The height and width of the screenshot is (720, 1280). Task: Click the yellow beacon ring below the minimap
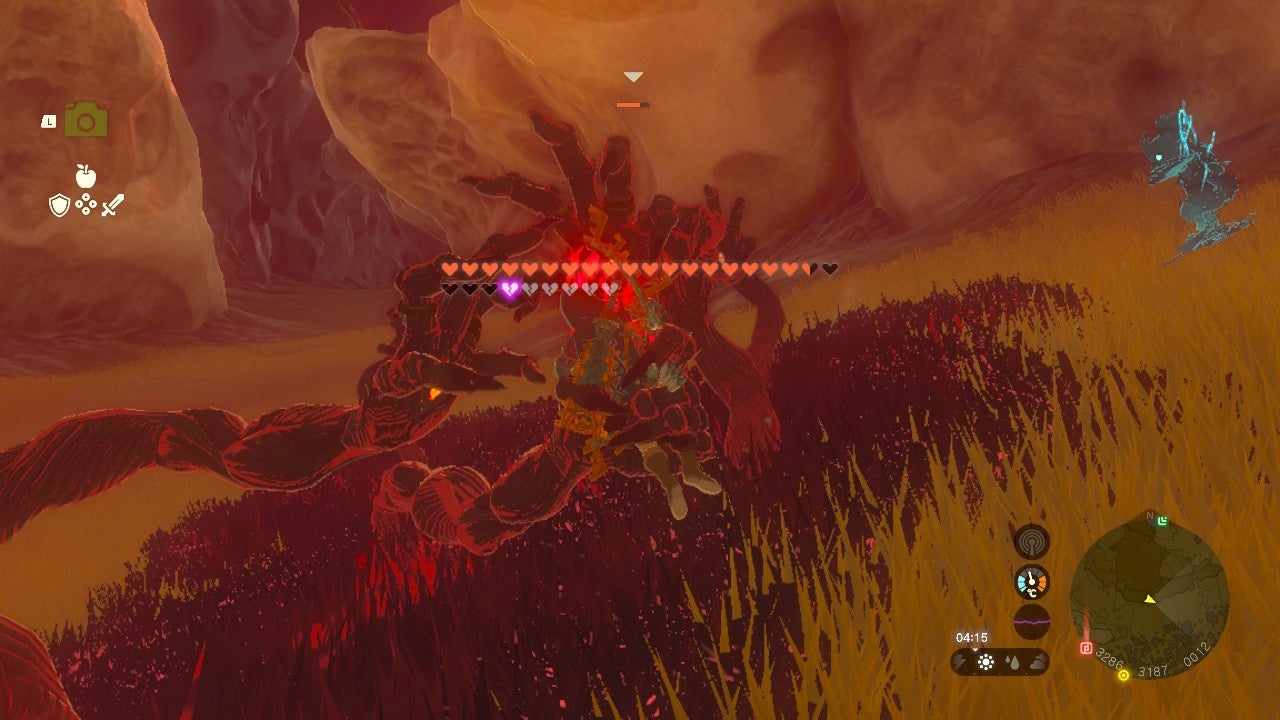pyautogui.click(x=1122, y=675)
